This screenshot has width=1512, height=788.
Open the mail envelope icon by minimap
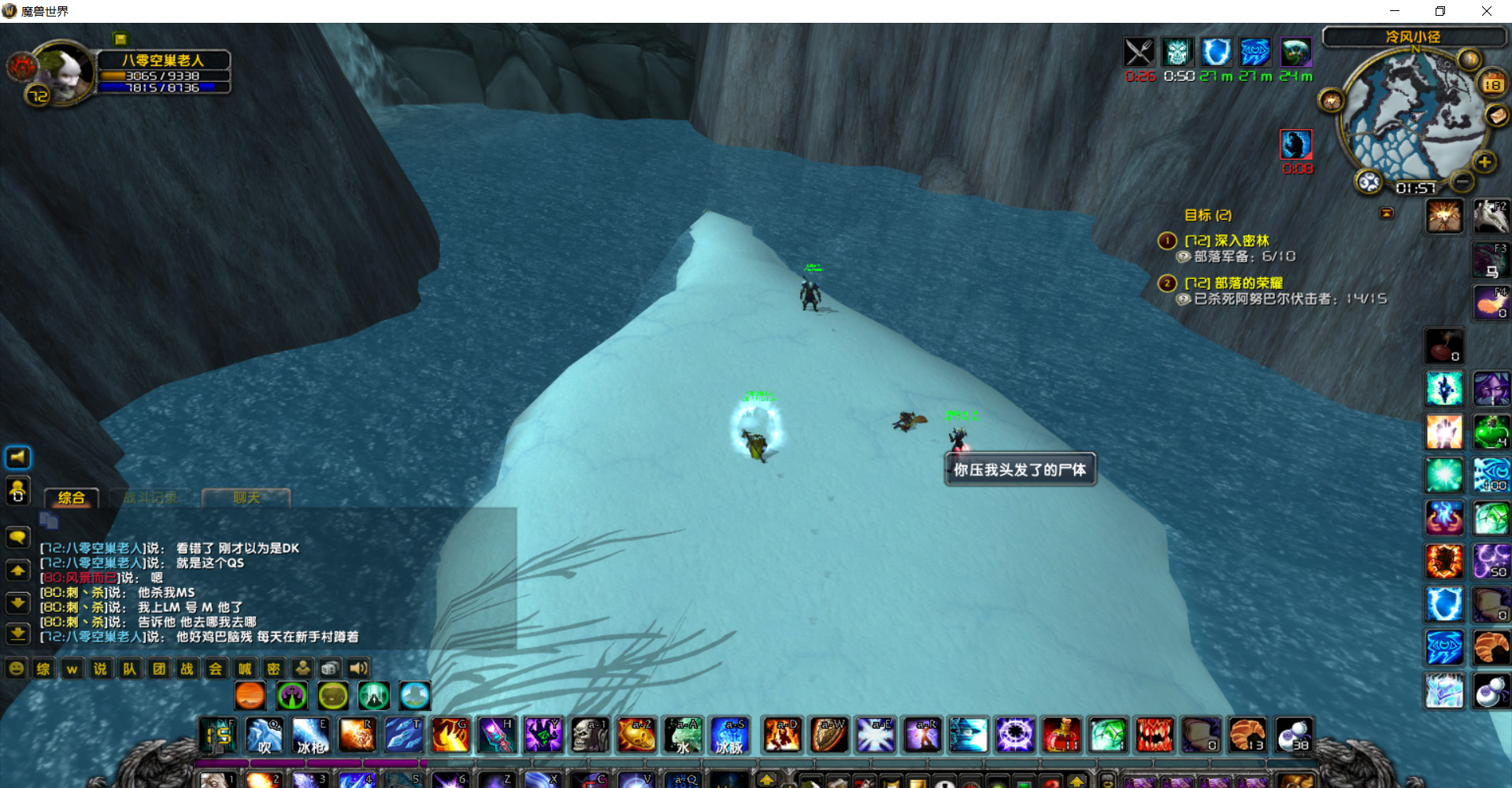pyautogui.click(x=1496, y=117)
